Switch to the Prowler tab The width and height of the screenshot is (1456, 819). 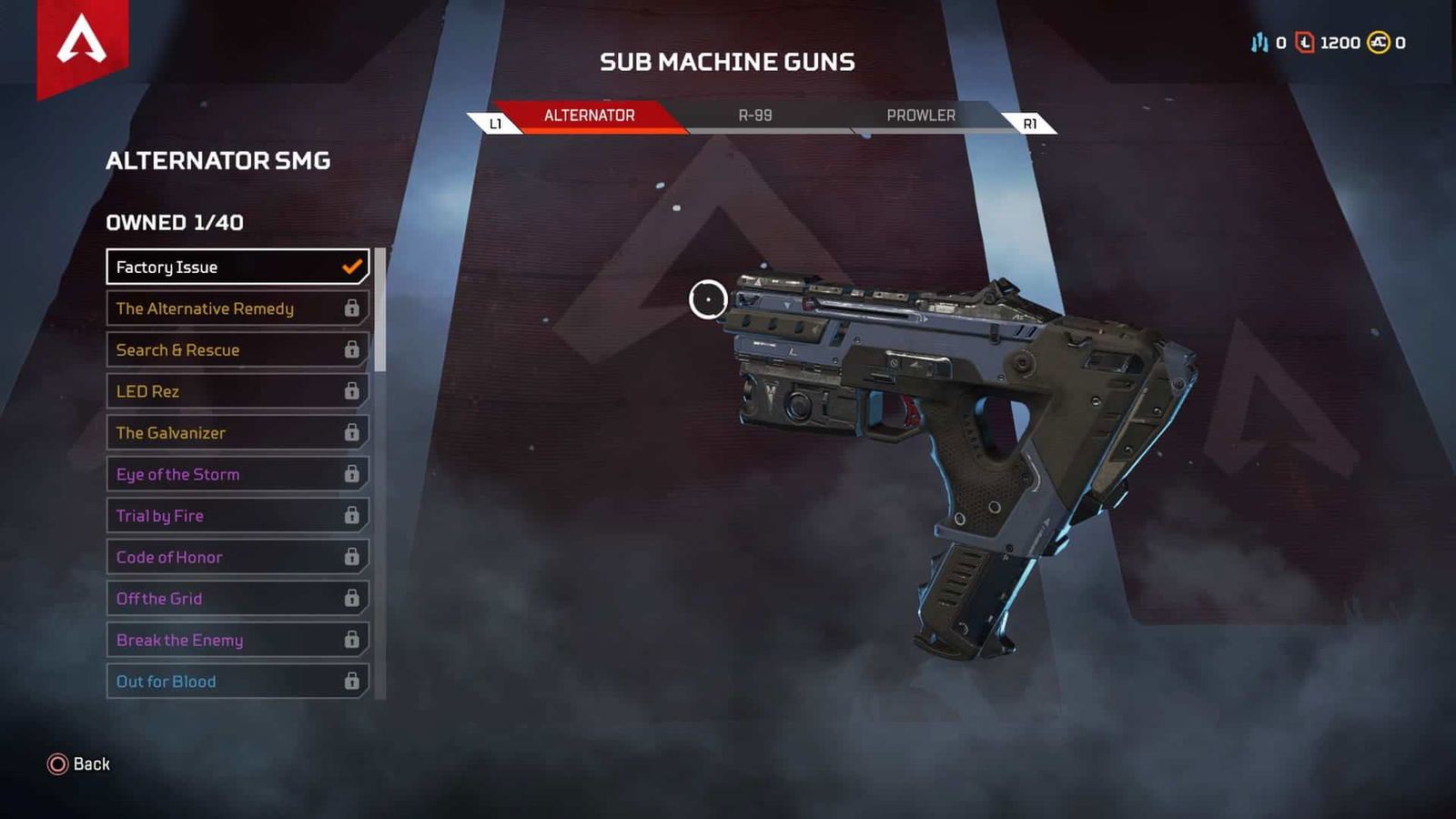[x=921, y=116]
